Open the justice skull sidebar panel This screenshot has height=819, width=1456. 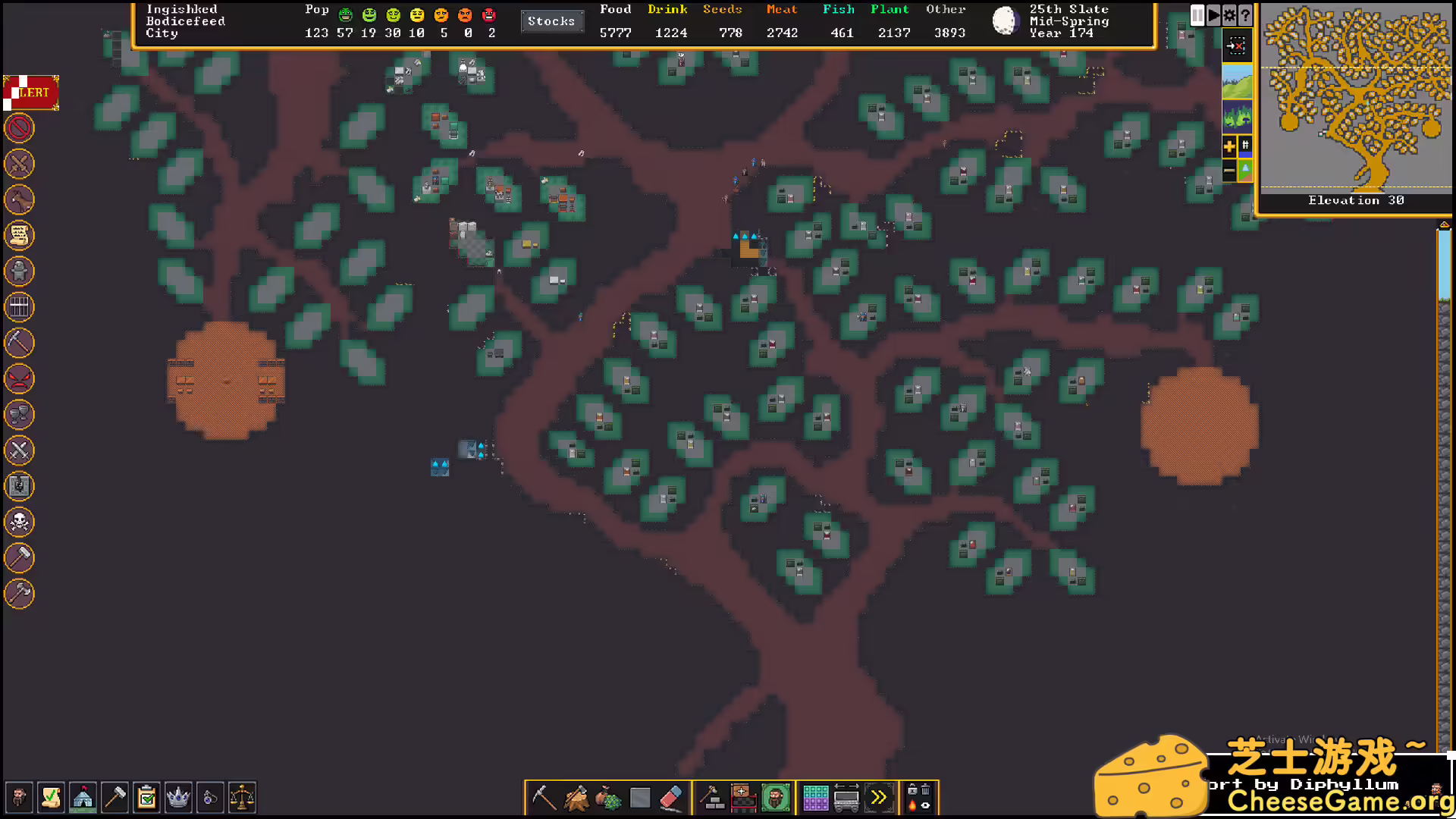pos(19,522)
